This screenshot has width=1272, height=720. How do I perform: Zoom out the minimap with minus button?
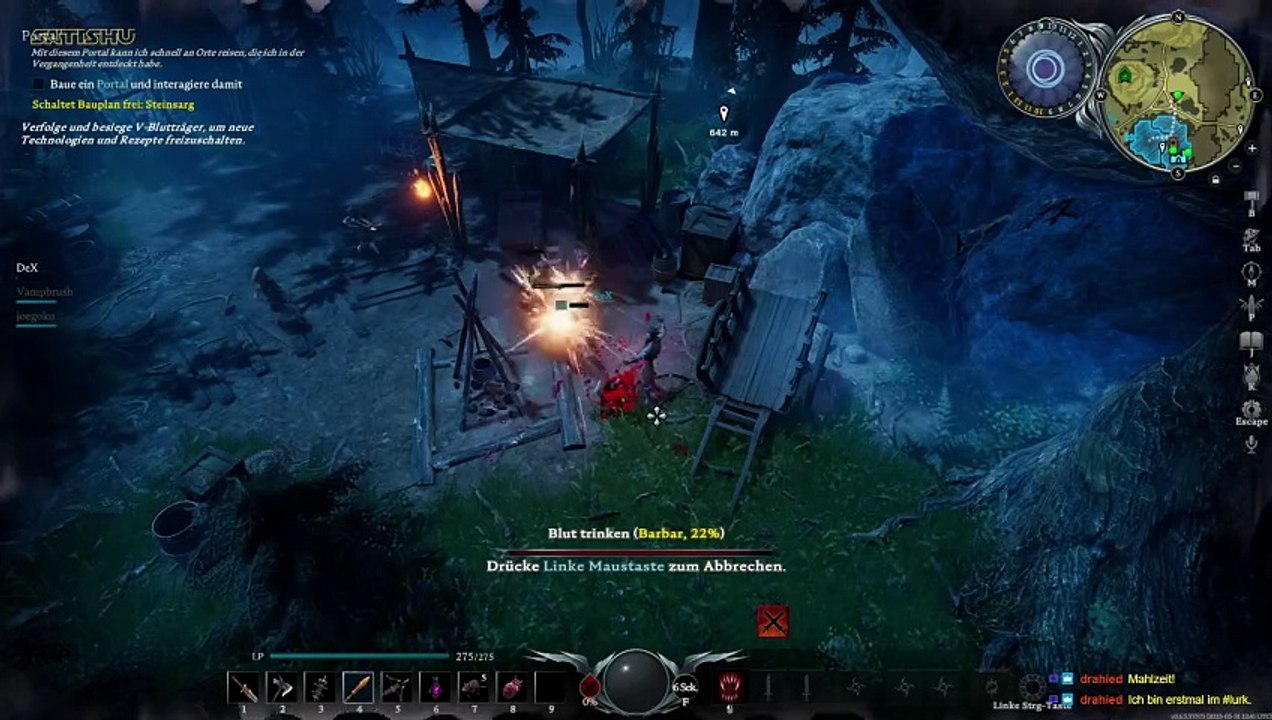[x=1236, y=165]
